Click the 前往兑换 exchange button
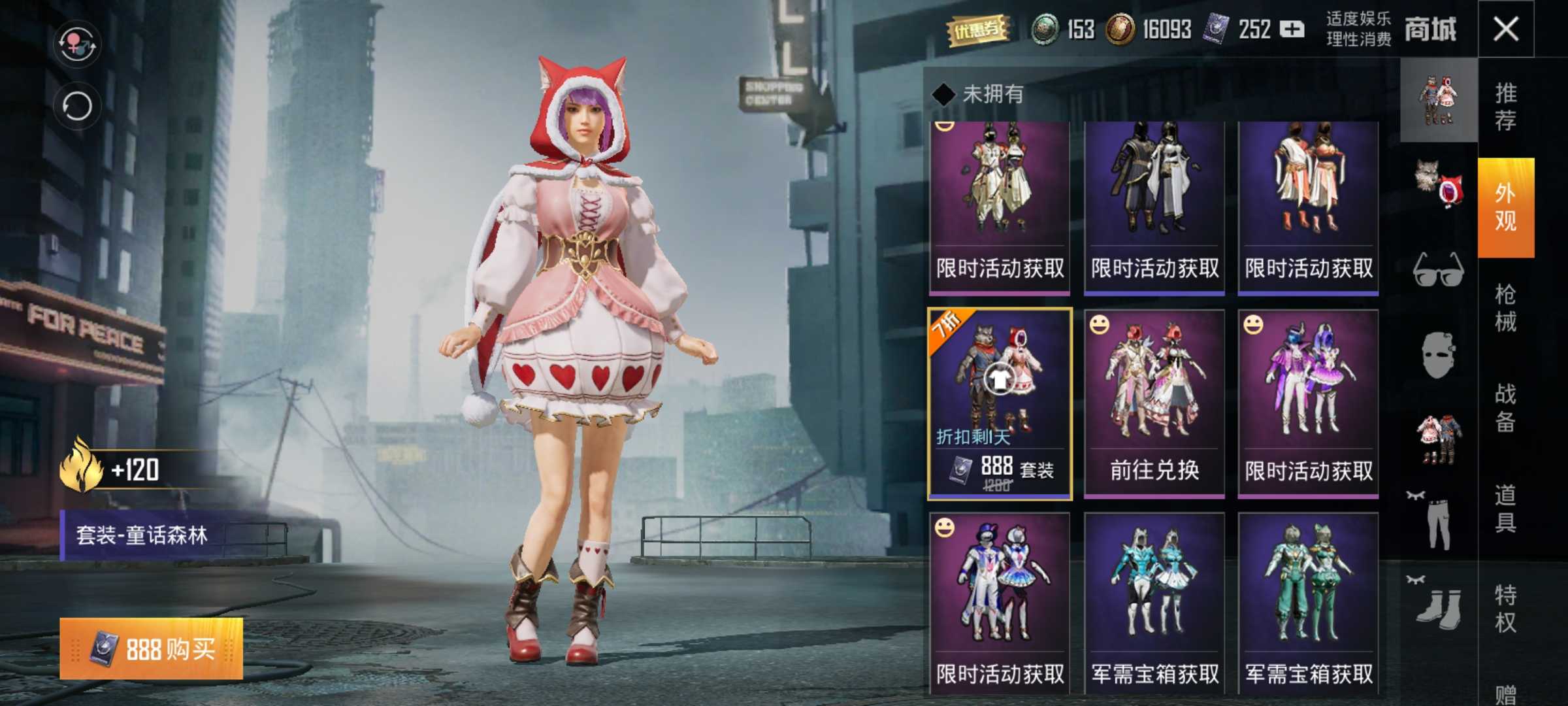1568x706 pixels. pos(1154,469)
